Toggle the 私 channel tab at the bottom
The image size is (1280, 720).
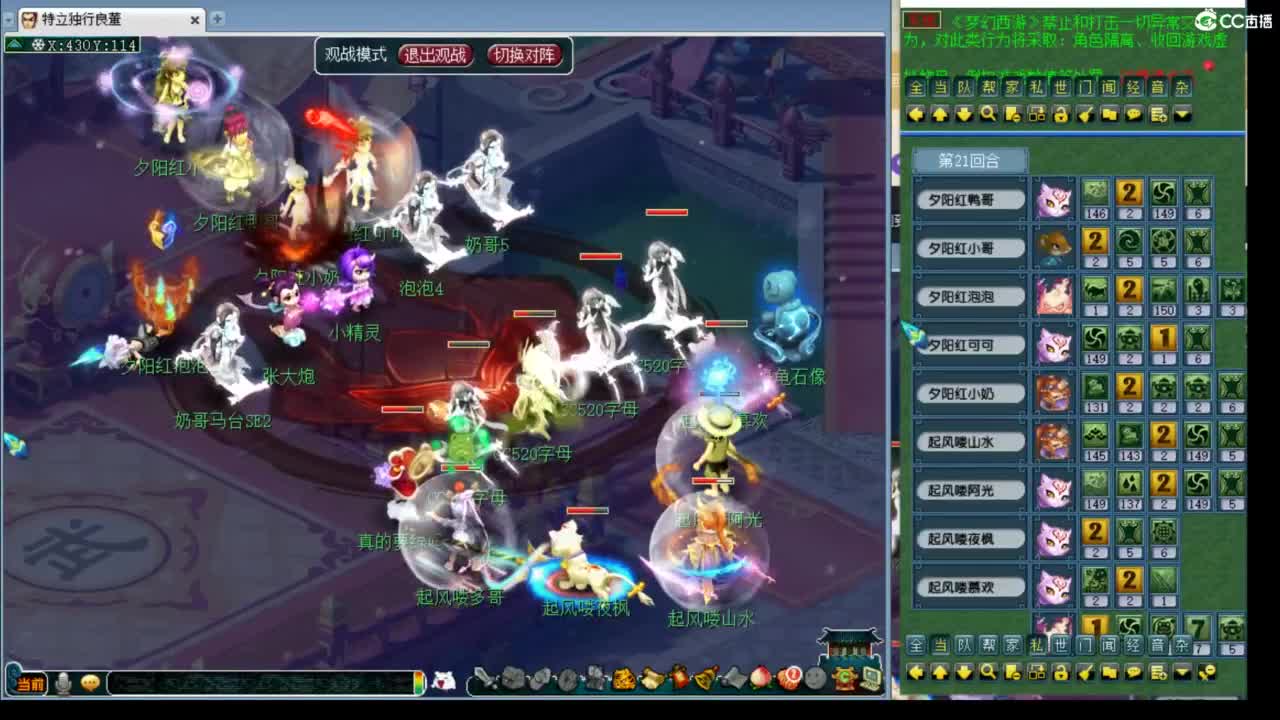coord(1037,647)
